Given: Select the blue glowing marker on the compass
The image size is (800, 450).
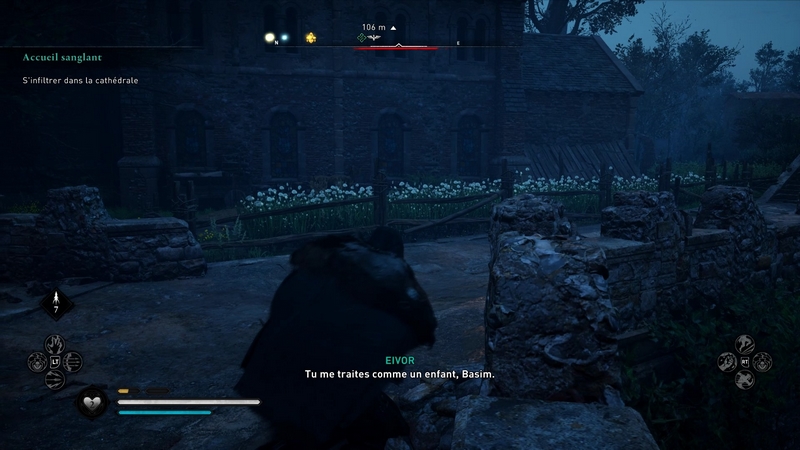Looking at the screenshot, I should tap(284, 38).
